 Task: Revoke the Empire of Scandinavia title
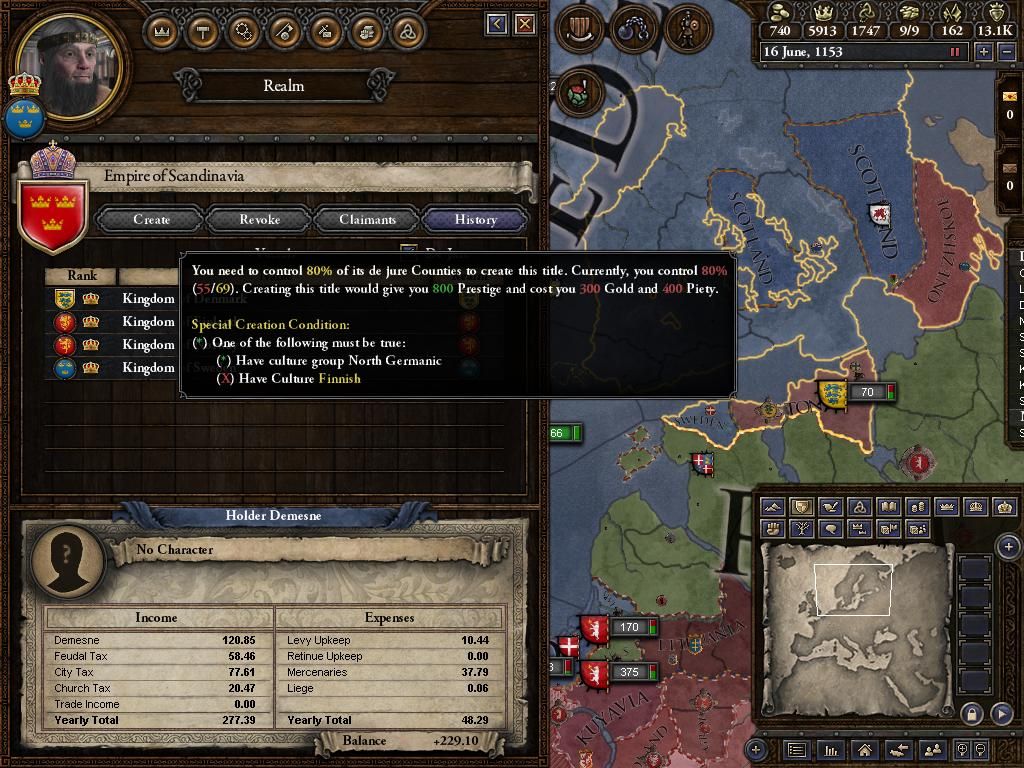[x=260, y=219]
